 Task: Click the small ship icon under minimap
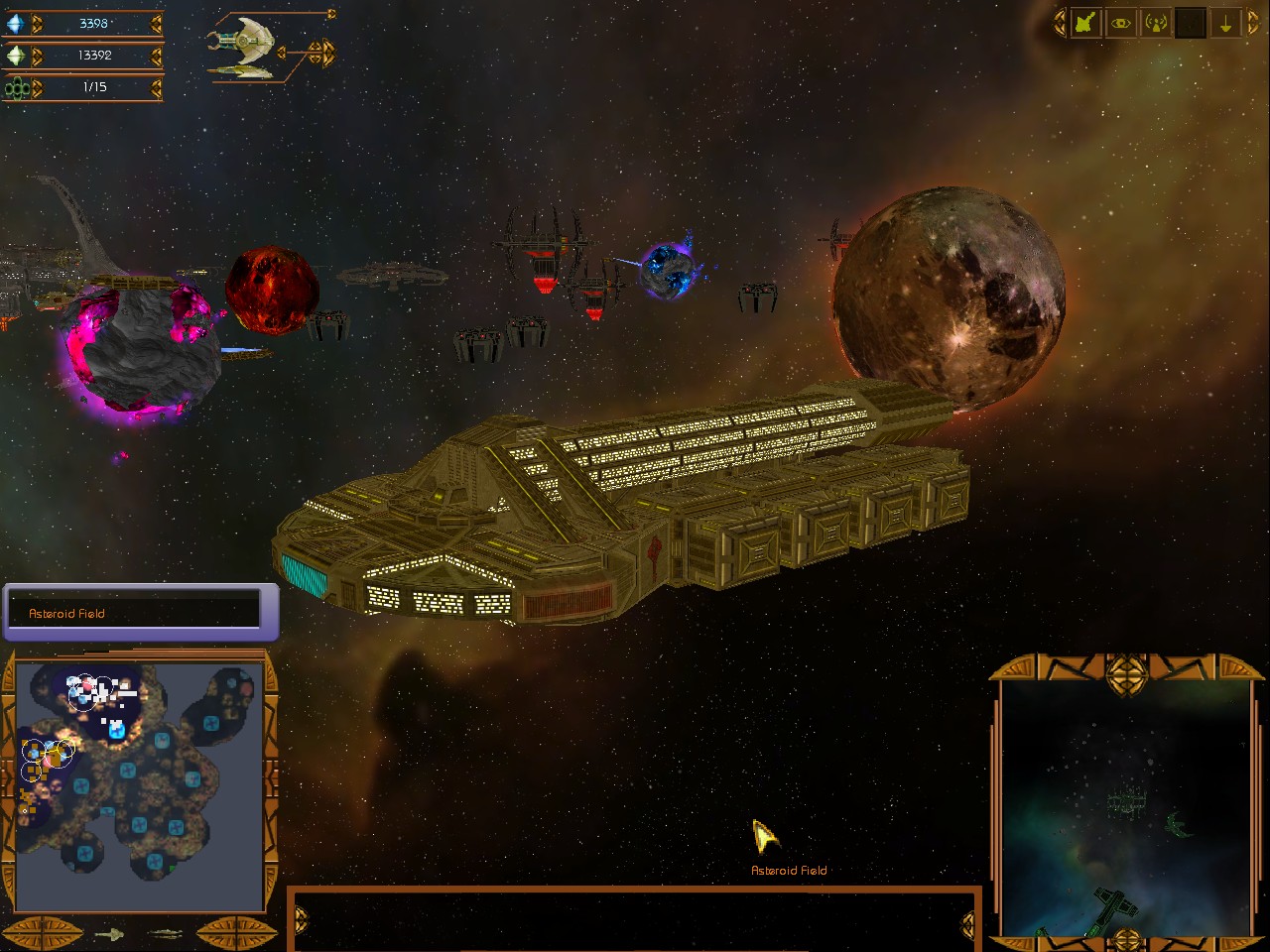[109, 933]
